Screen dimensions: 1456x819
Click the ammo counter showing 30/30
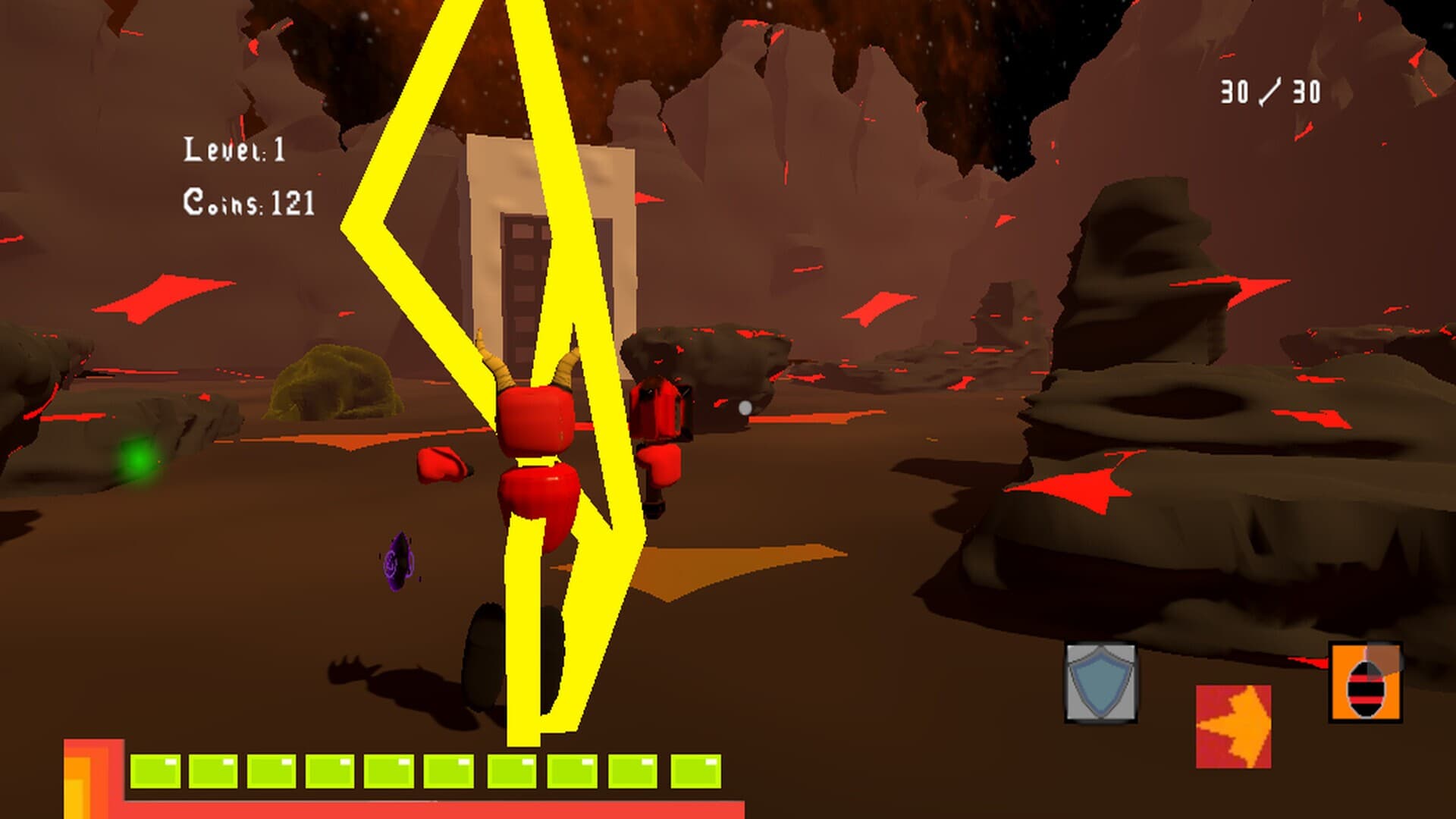pyautogui.click(x=1269, y=91)
